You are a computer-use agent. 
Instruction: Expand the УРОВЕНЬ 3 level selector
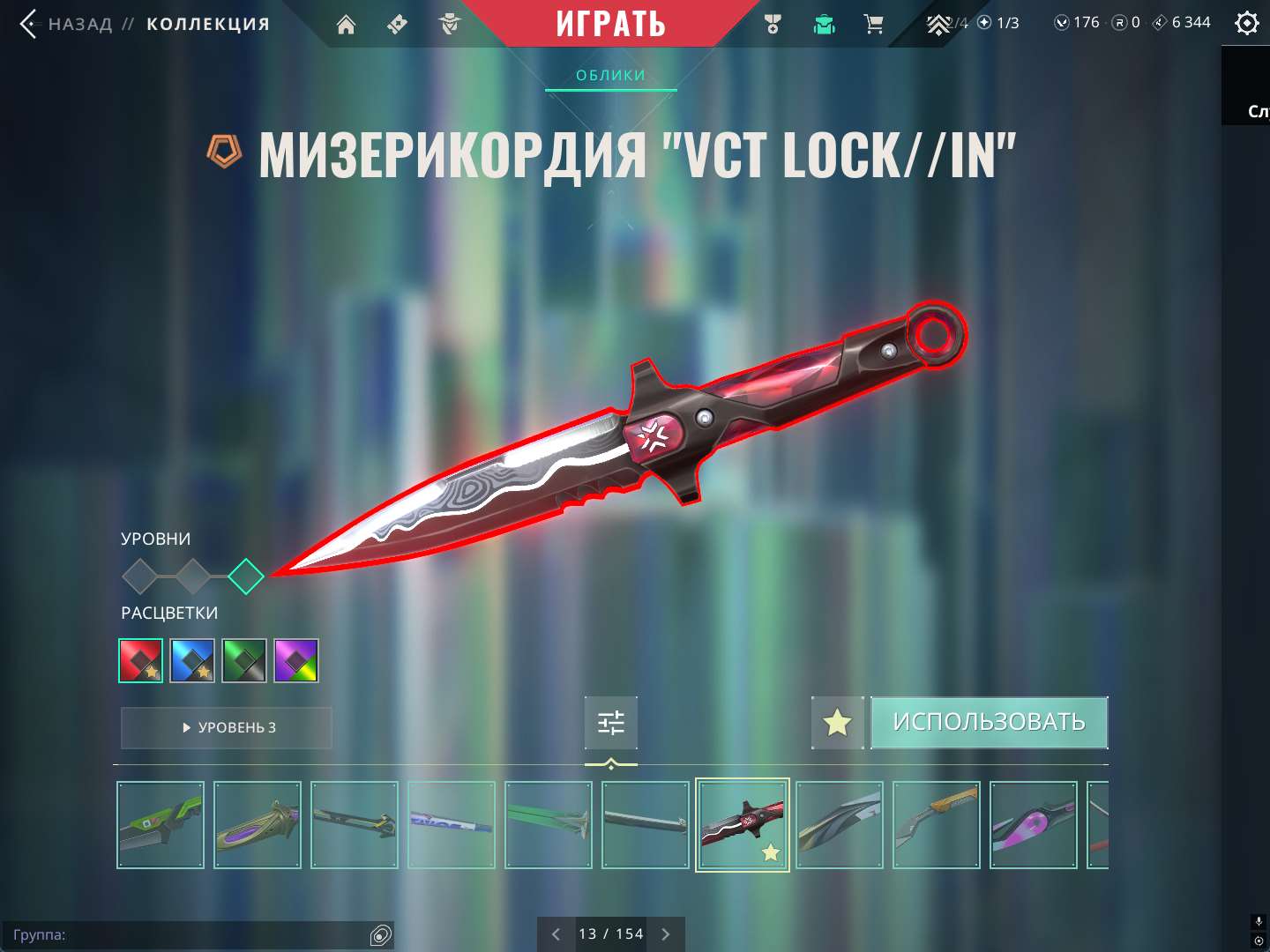pyautogui.click(x=226, y=727)
